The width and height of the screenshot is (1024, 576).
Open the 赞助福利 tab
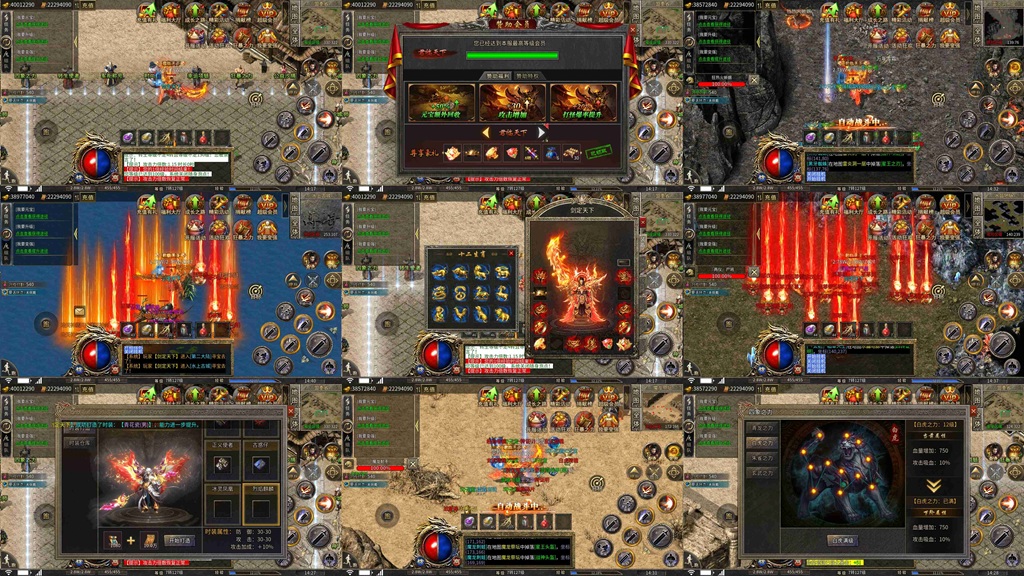497,75
